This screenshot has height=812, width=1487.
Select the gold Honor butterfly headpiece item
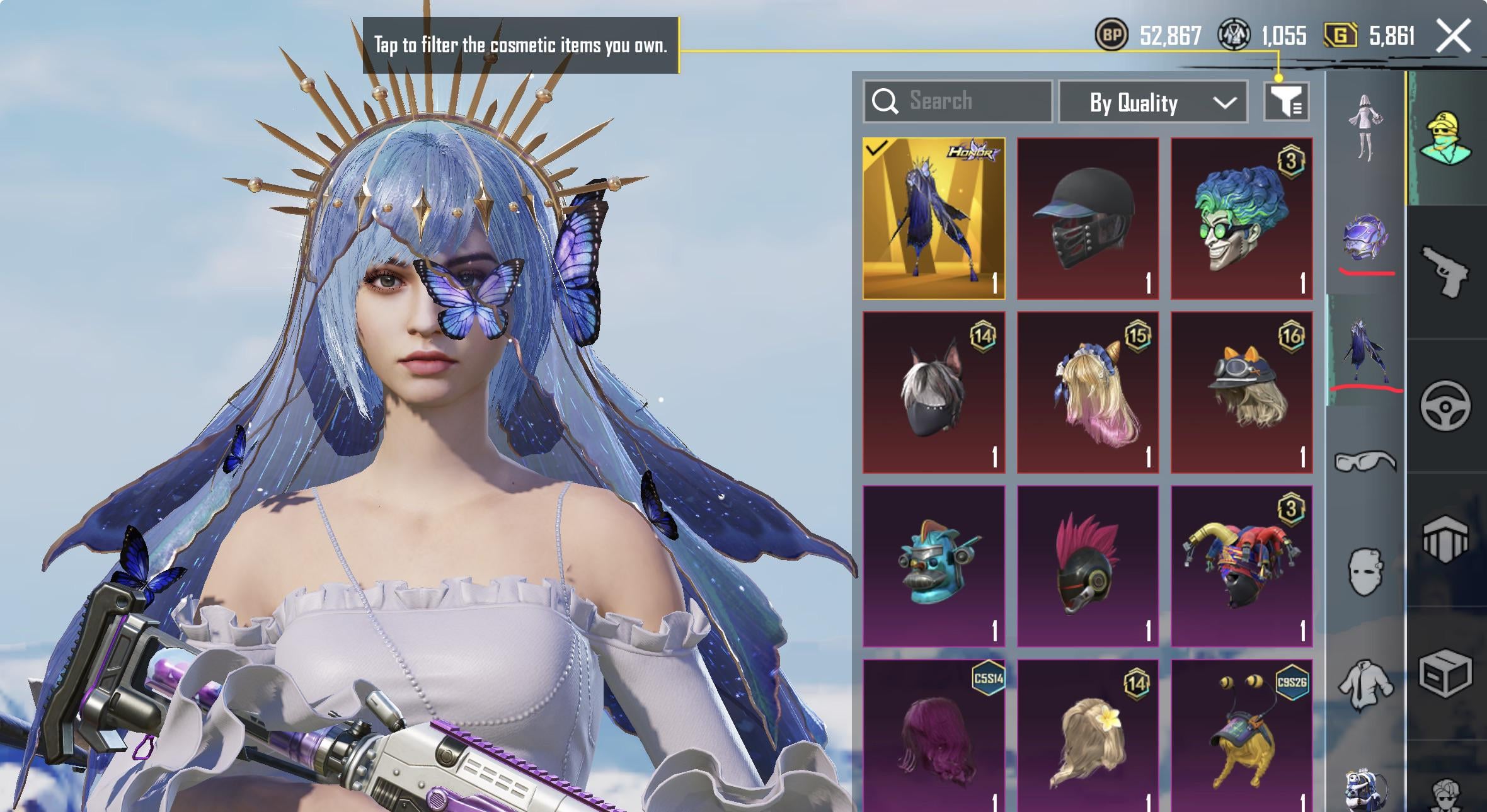tap(934, 218)
